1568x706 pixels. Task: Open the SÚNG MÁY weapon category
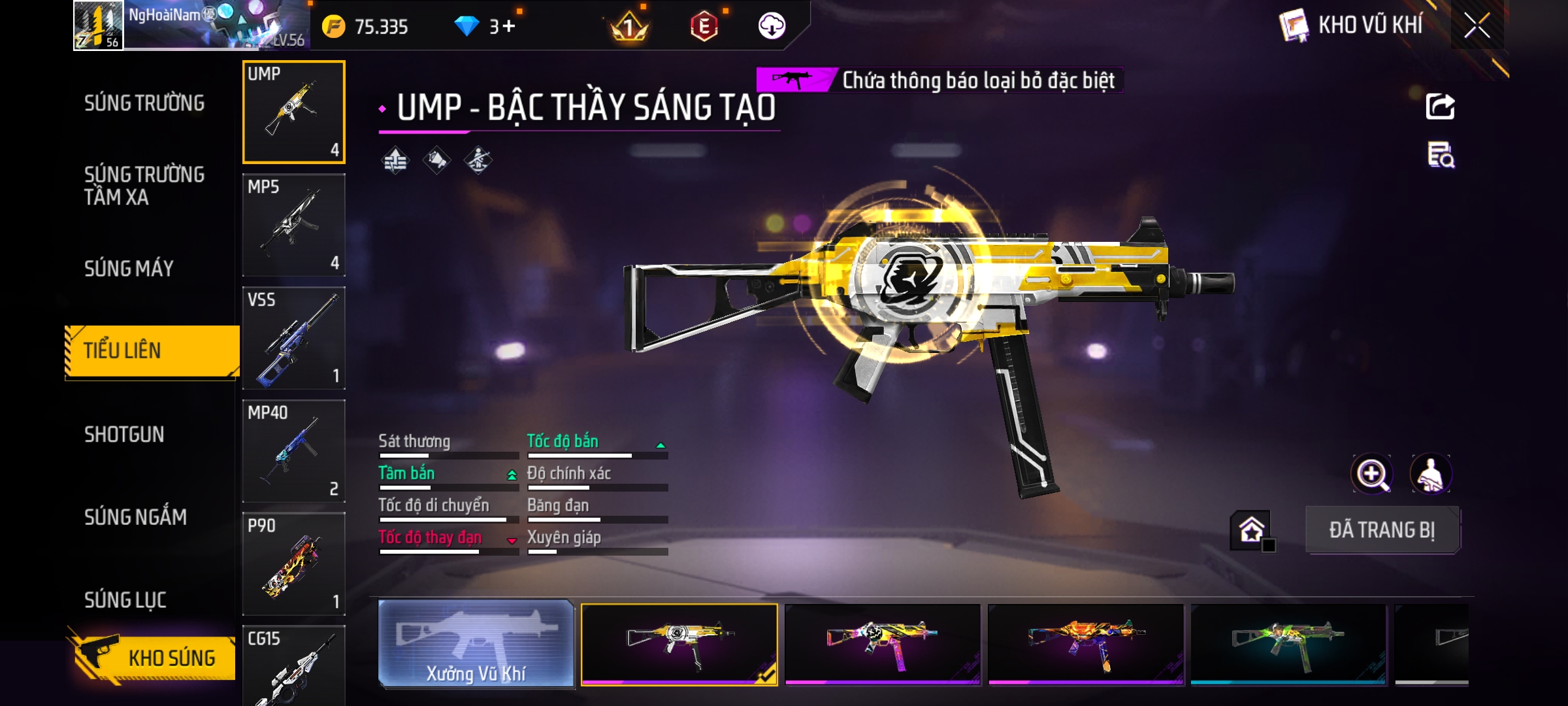click(129, 269)
